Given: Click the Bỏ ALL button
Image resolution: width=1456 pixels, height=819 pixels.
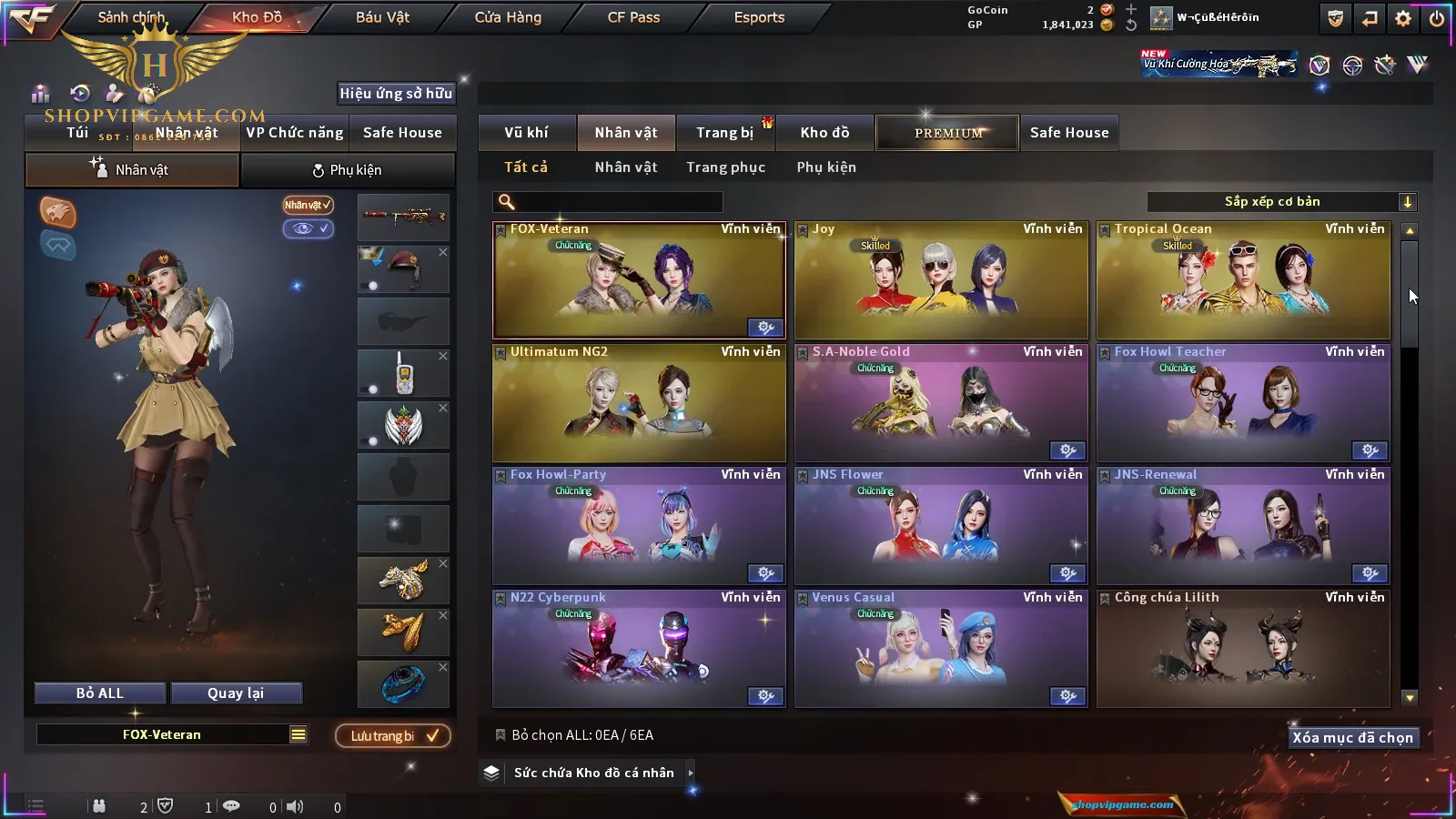Looking at the screenshot, I should click(100, 693).
